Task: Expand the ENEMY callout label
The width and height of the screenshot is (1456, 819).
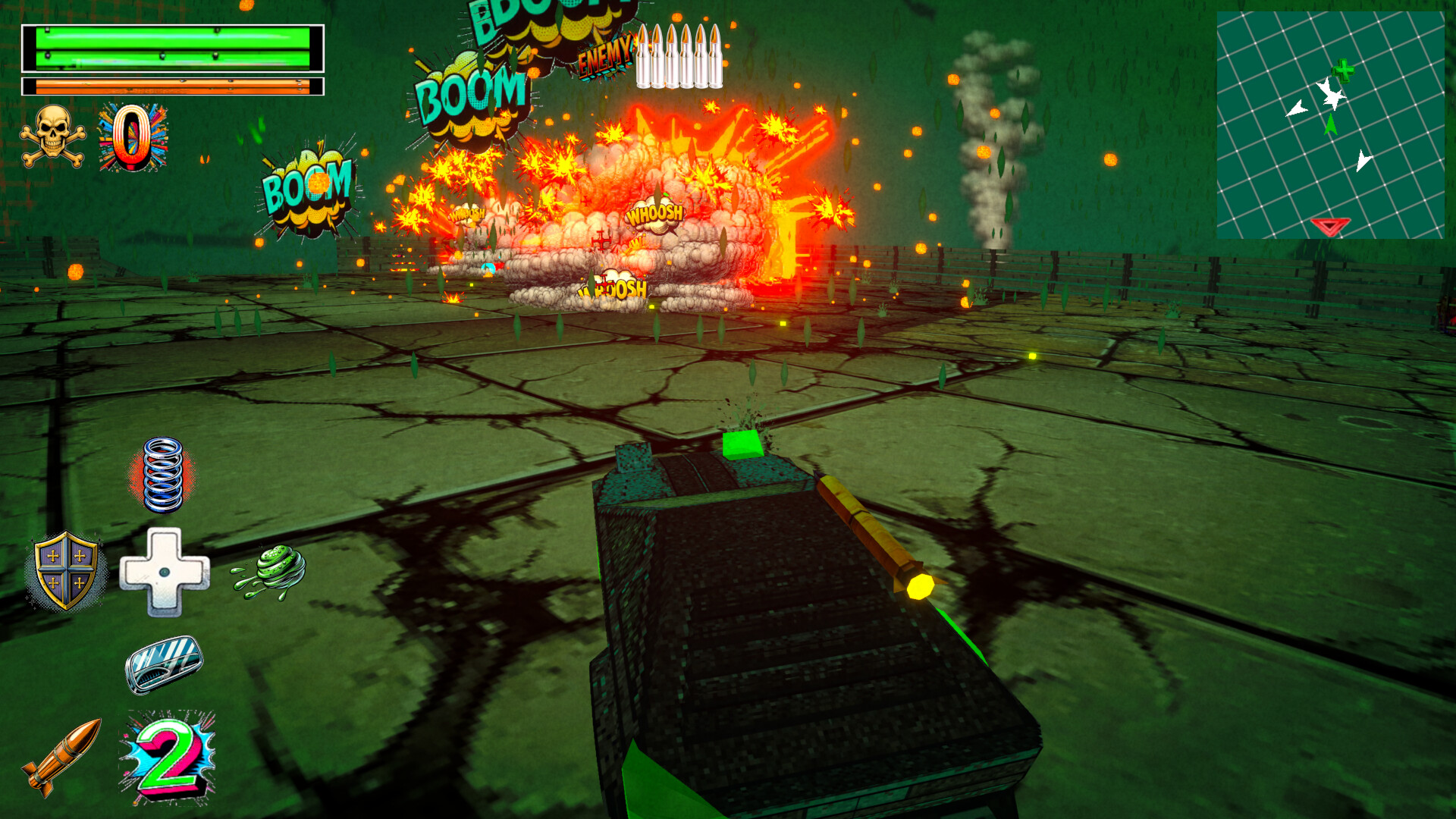Action: 604,55
